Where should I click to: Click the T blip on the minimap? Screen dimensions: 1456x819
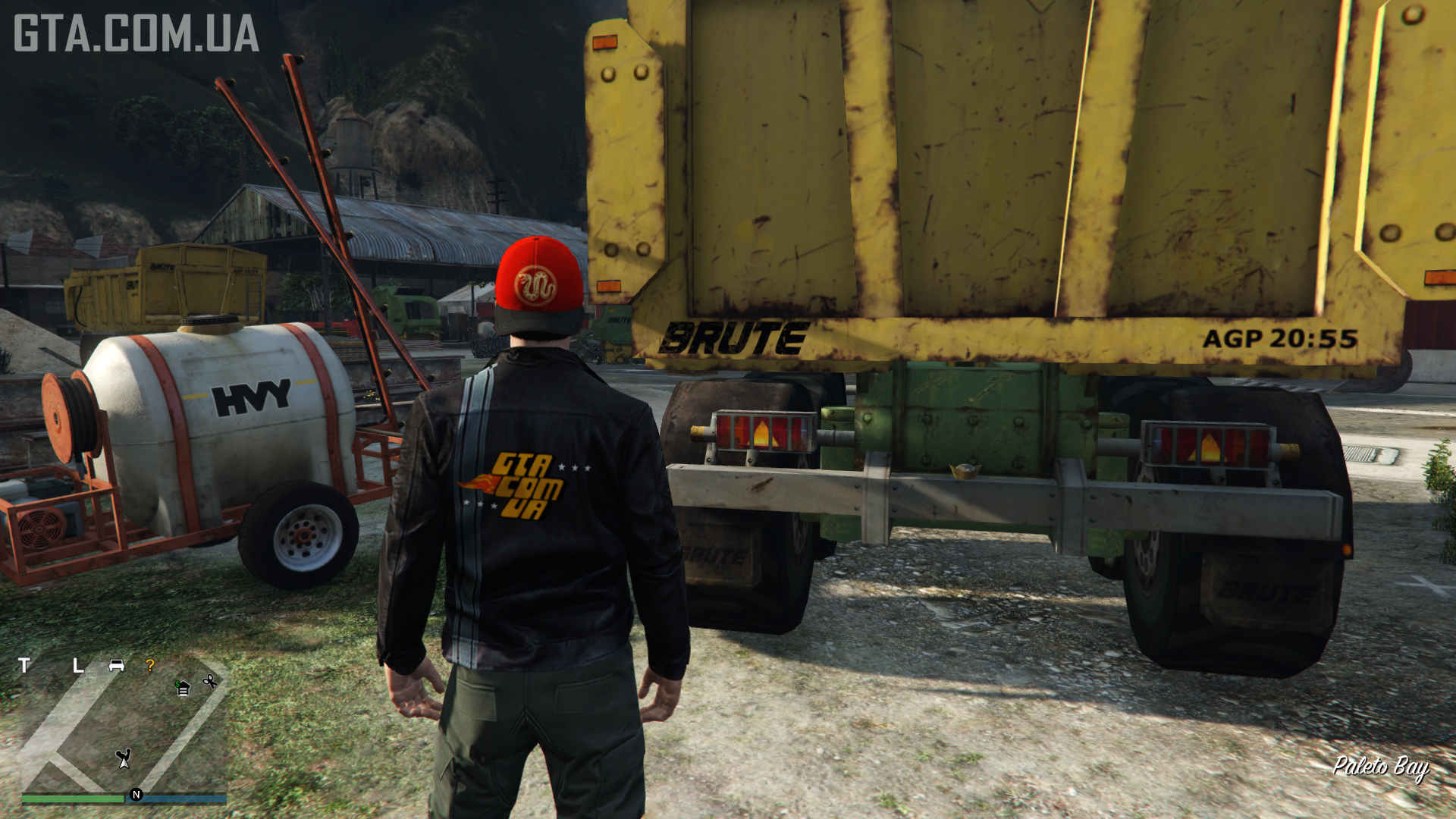[24, 665]
